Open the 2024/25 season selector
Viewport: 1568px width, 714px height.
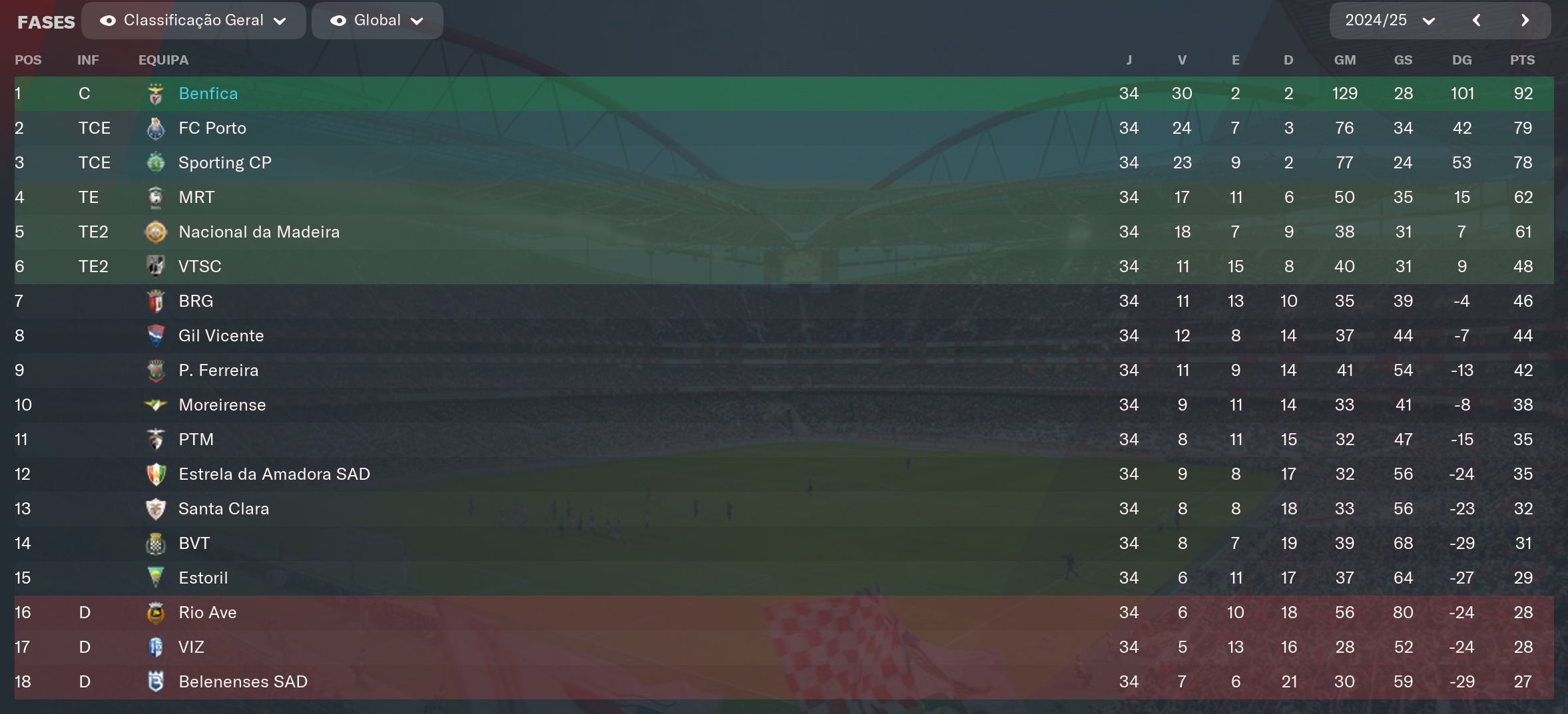[x=1389, y=21]
